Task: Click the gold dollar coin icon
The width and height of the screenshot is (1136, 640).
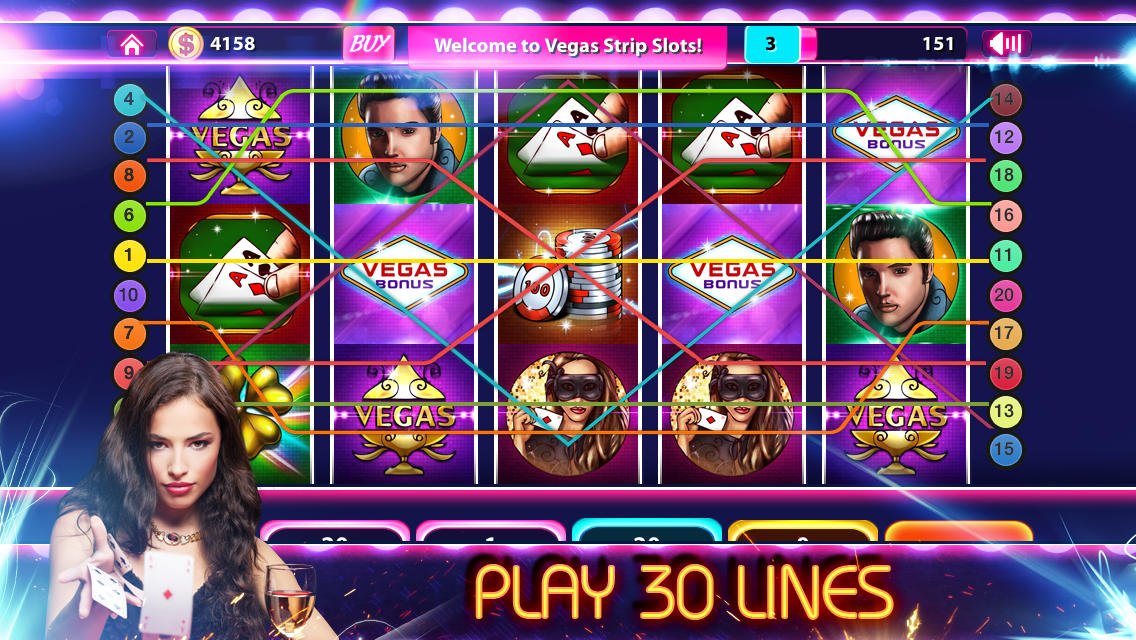Action: pos(186,44)
